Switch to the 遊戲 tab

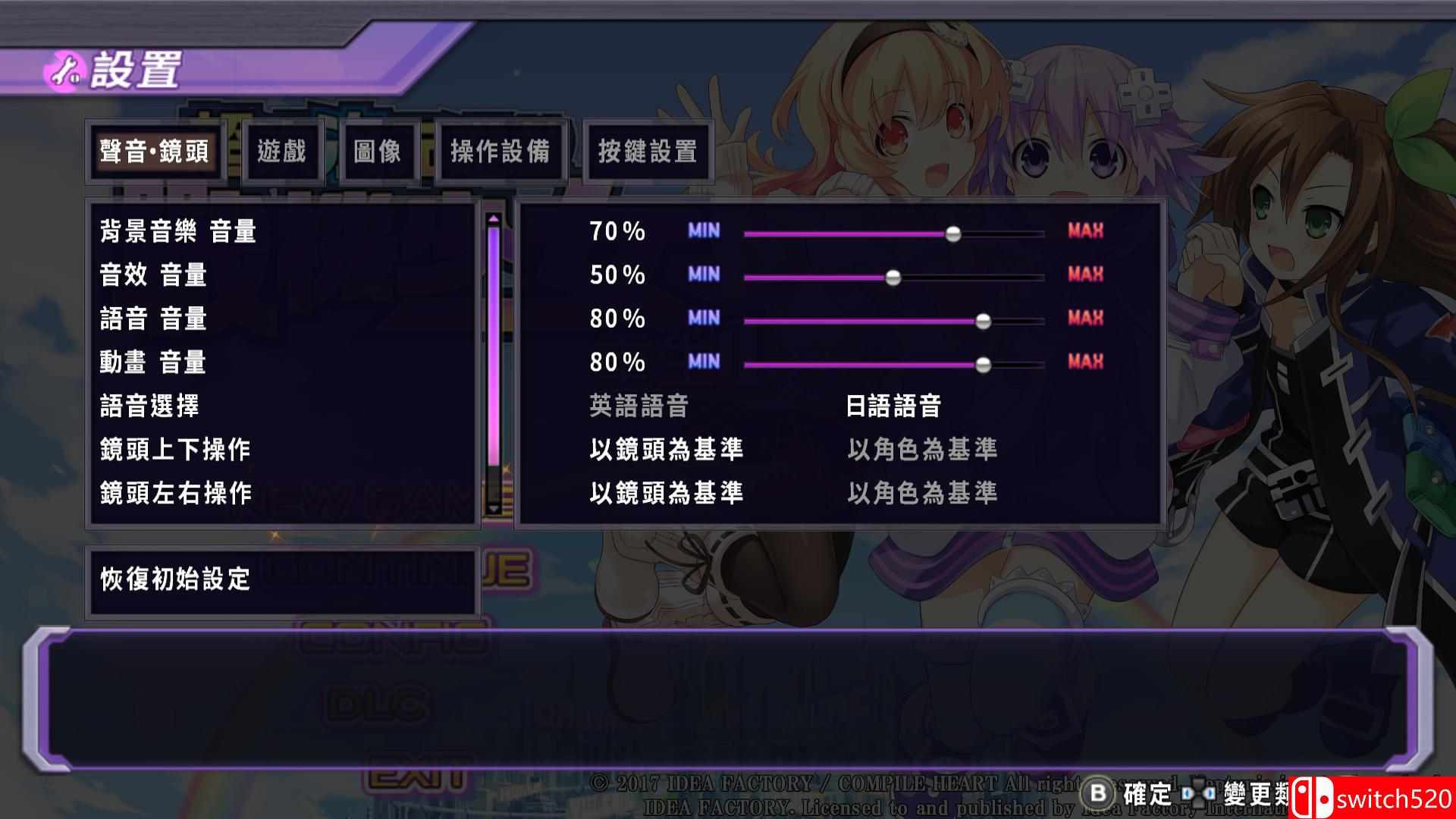(282, 152)
